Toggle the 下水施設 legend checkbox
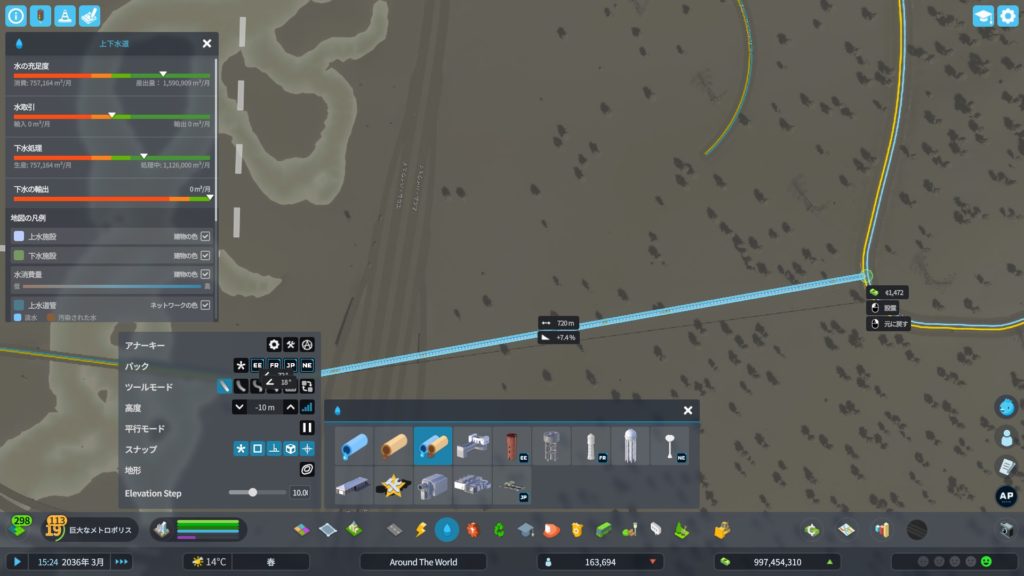Screen dimensions: 1024x576 click(x=205, y=255)
